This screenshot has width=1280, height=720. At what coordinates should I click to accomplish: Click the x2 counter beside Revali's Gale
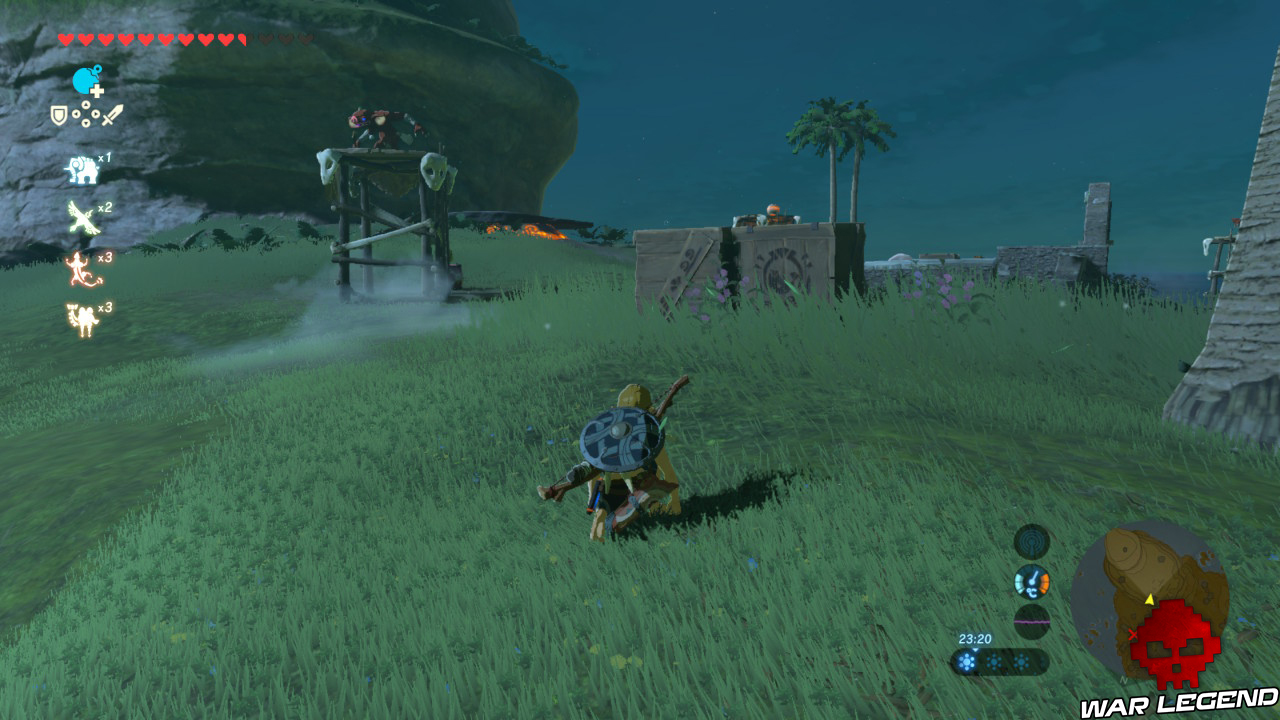105,208
